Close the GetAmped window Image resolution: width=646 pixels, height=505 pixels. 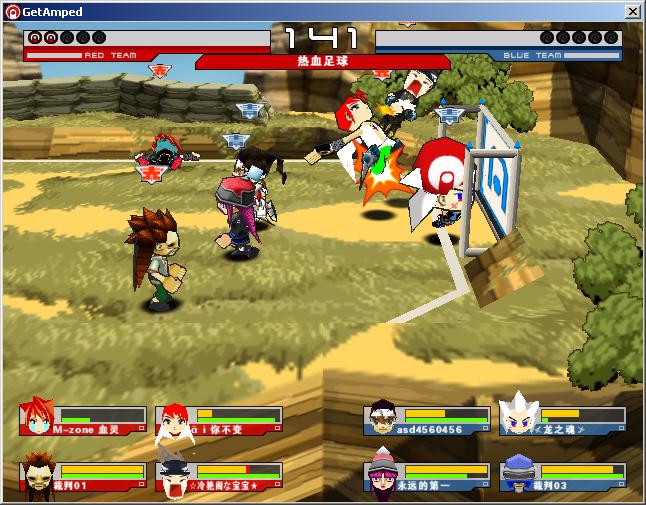click(x=632, y=11)
